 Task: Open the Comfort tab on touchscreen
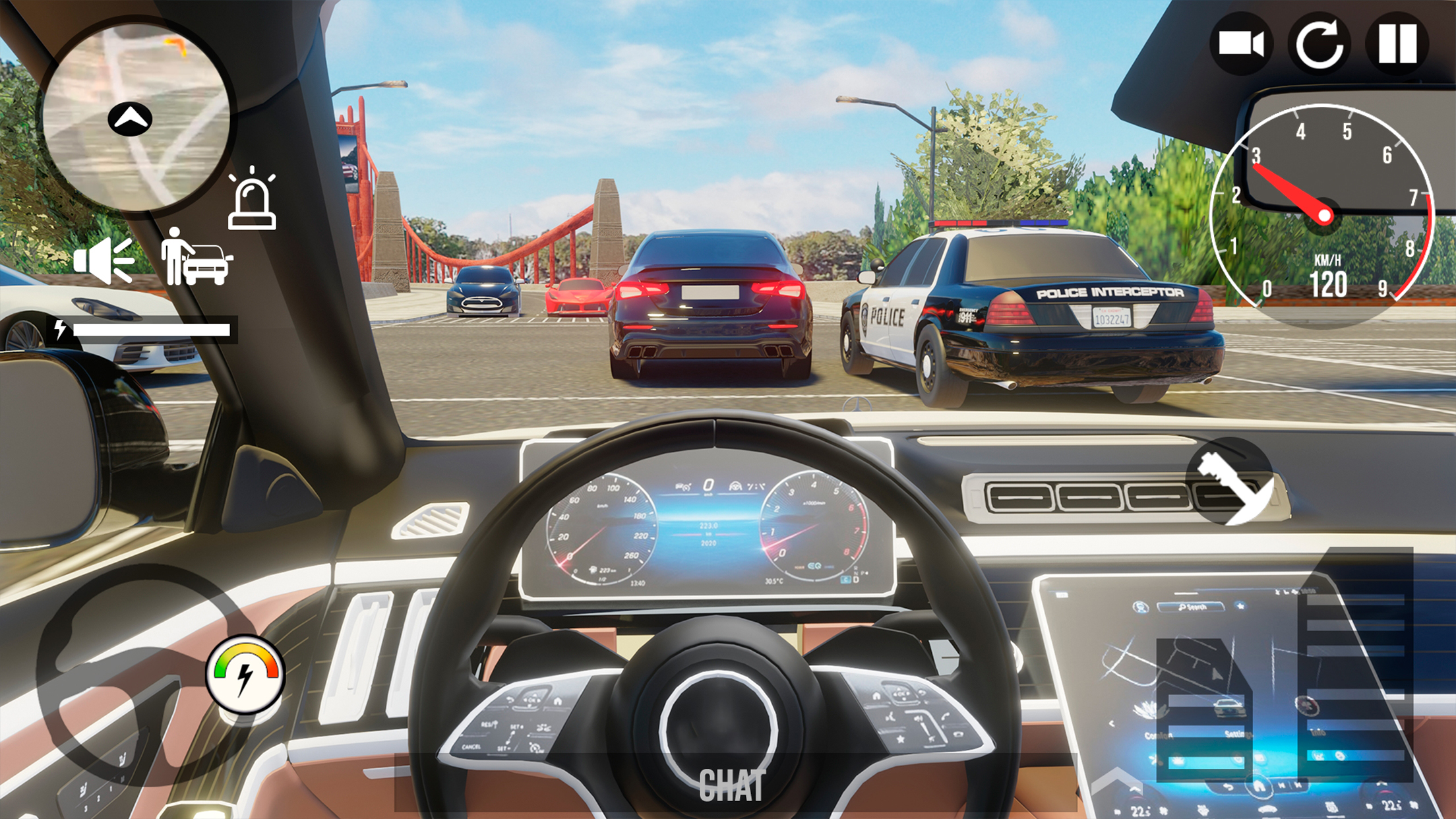click(x=1159, y=736)
